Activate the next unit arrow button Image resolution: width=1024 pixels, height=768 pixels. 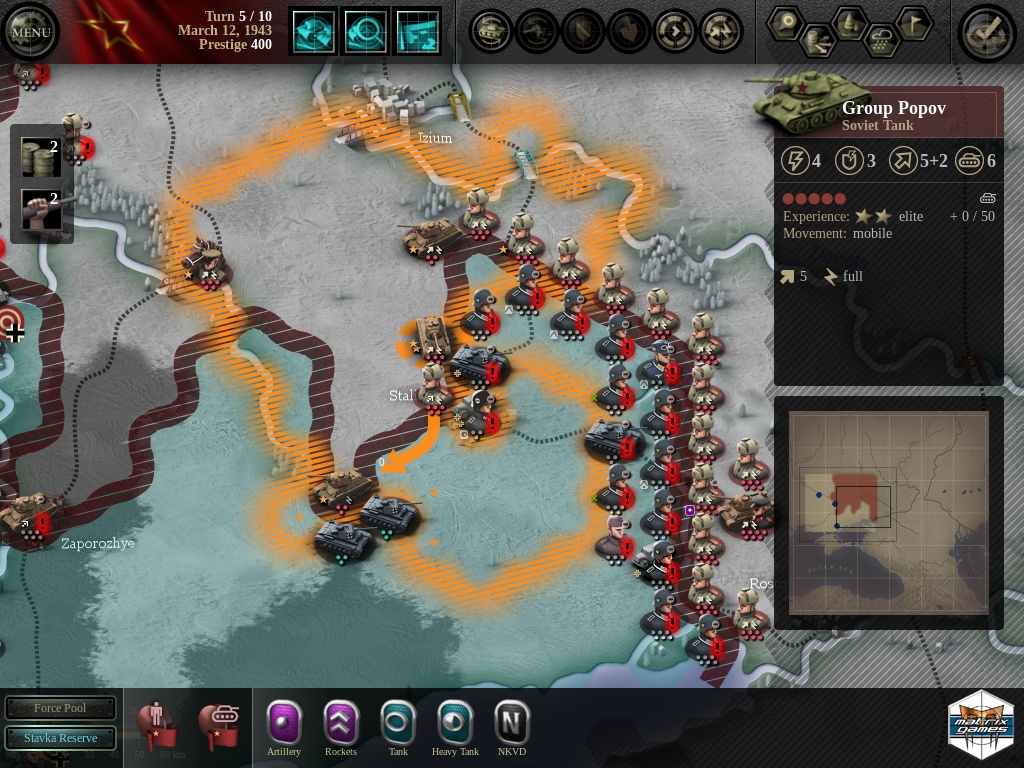675,32
